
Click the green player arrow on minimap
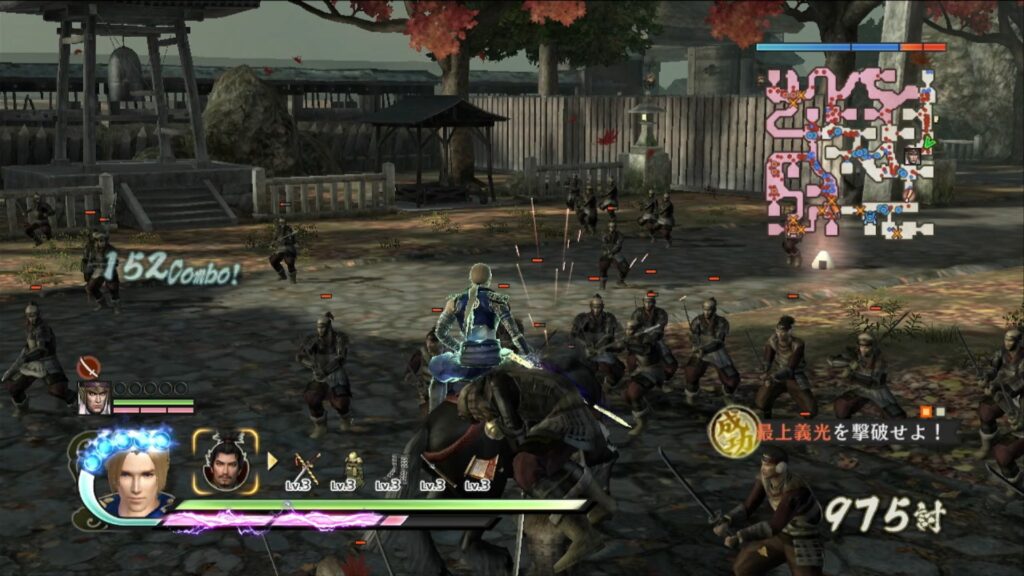coord(929,143)
